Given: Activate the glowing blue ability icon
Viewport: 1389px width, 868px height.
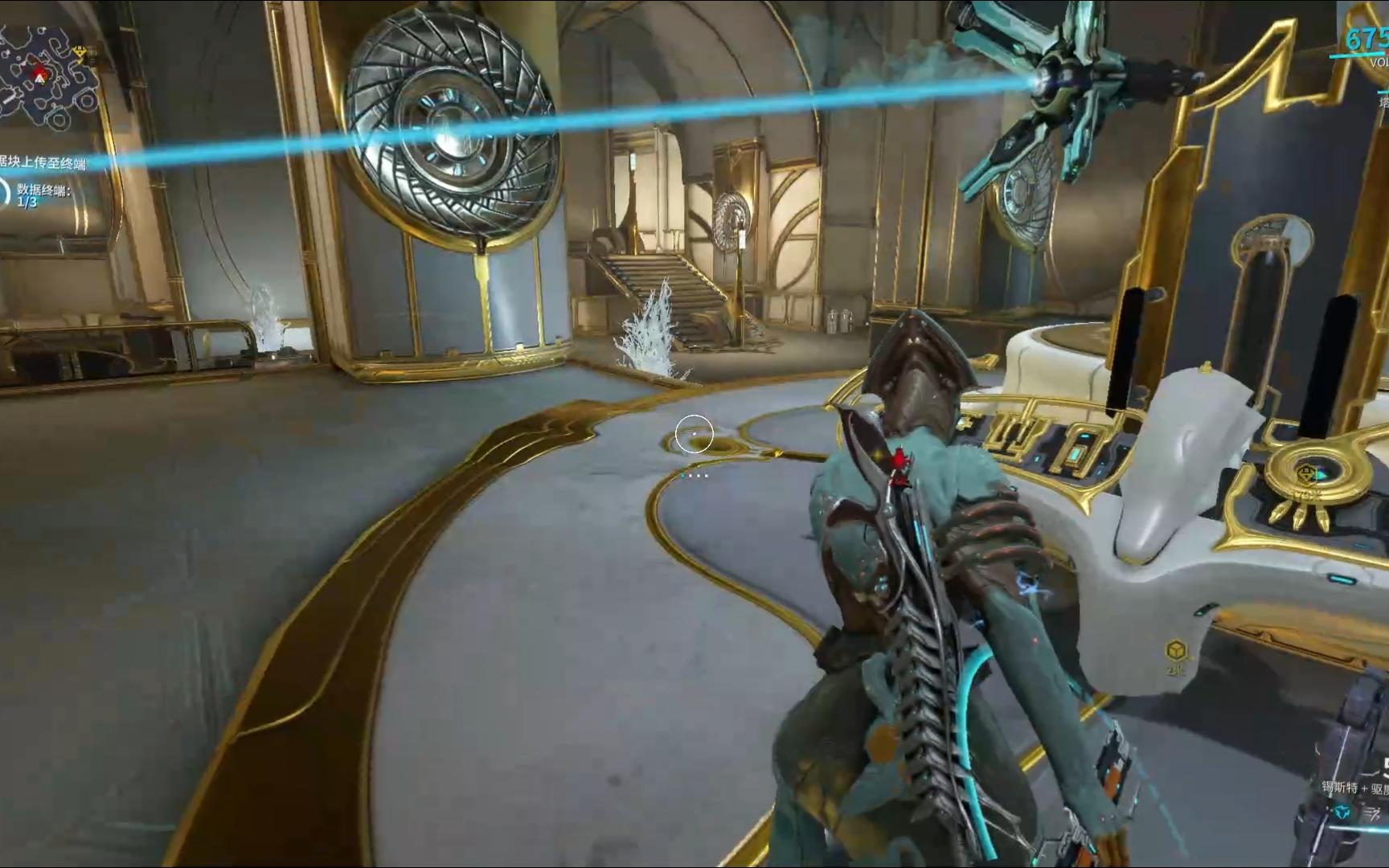Looking at the screenshot, I should pyautogui.click(x=1341, y=813).
